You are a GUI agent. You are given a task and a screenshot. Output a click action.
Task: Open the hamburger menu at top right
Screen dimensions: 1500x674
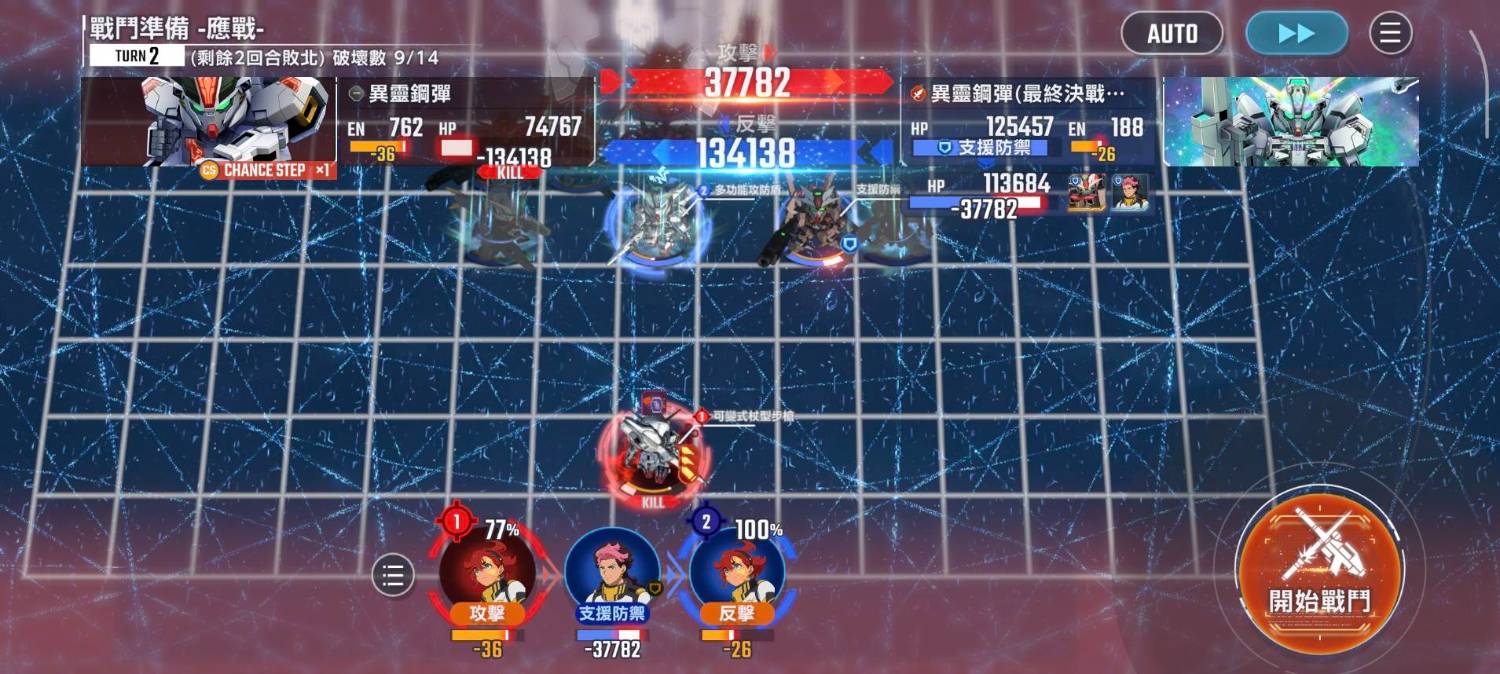1390,33
